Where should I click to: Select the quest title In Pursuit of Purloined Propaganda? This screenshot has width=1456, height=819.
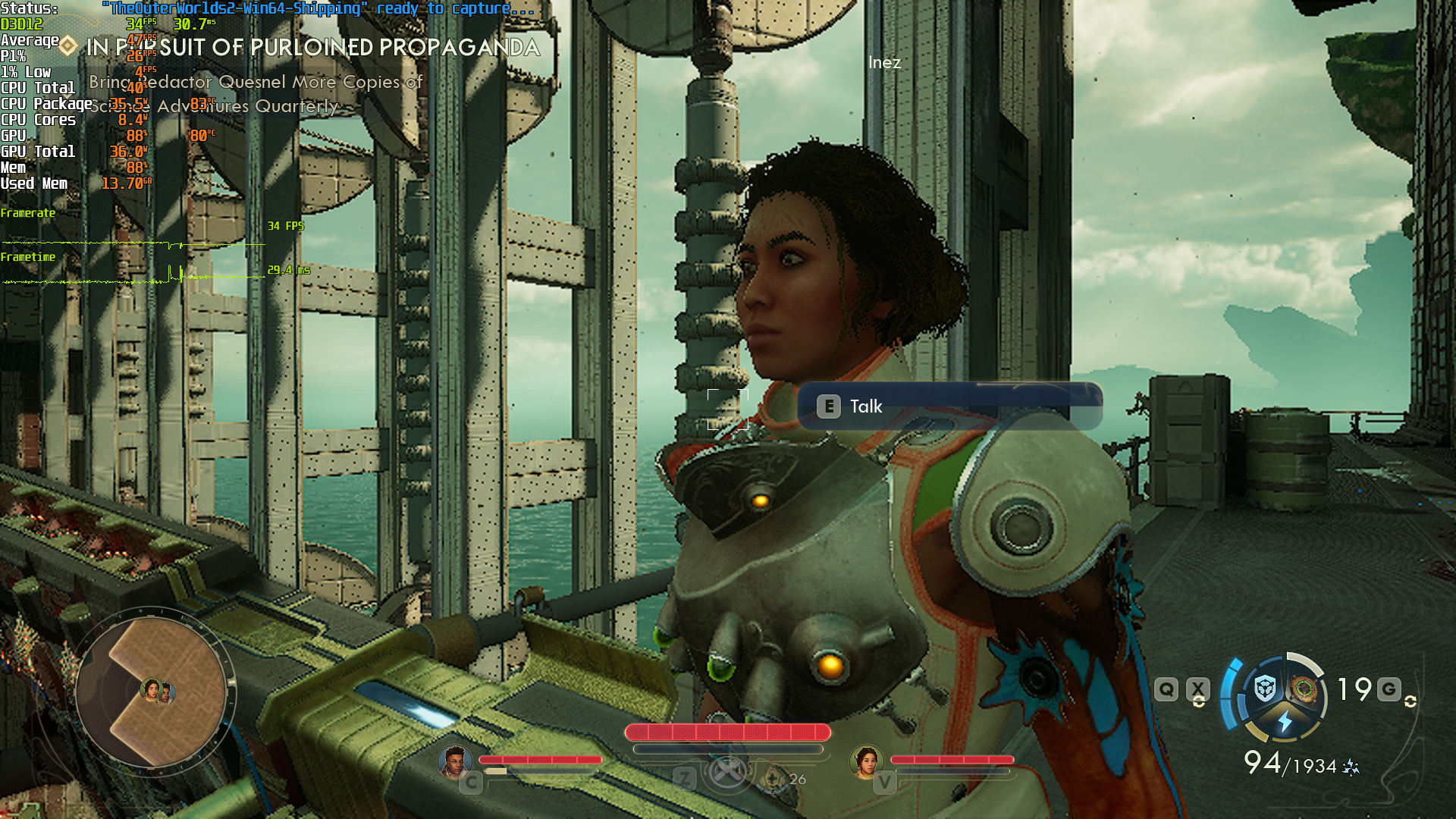coord(312,48)
